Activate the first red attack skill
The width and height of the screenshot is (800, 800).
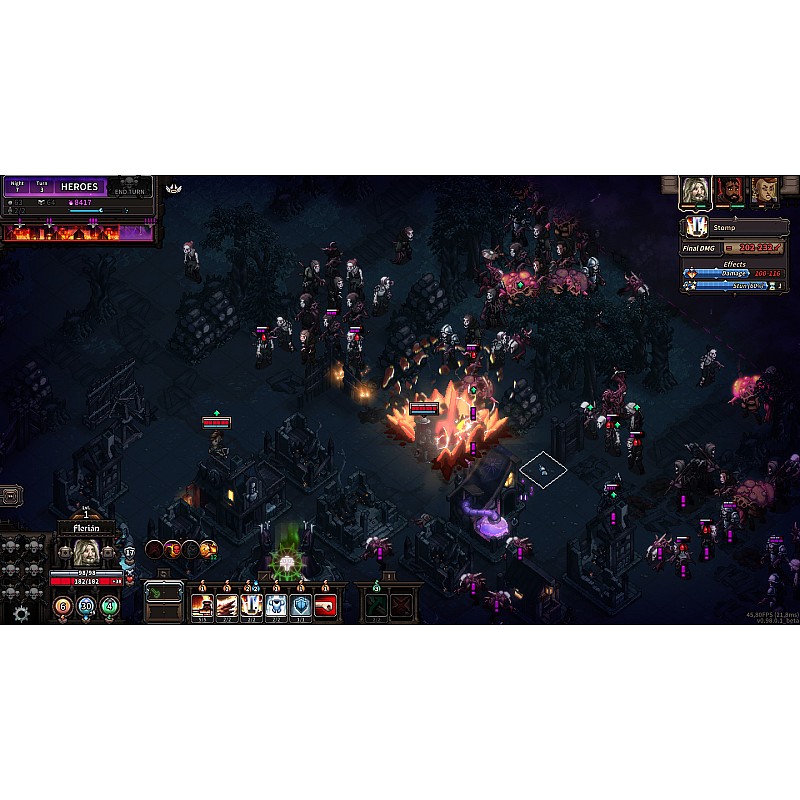click(202, 604)
